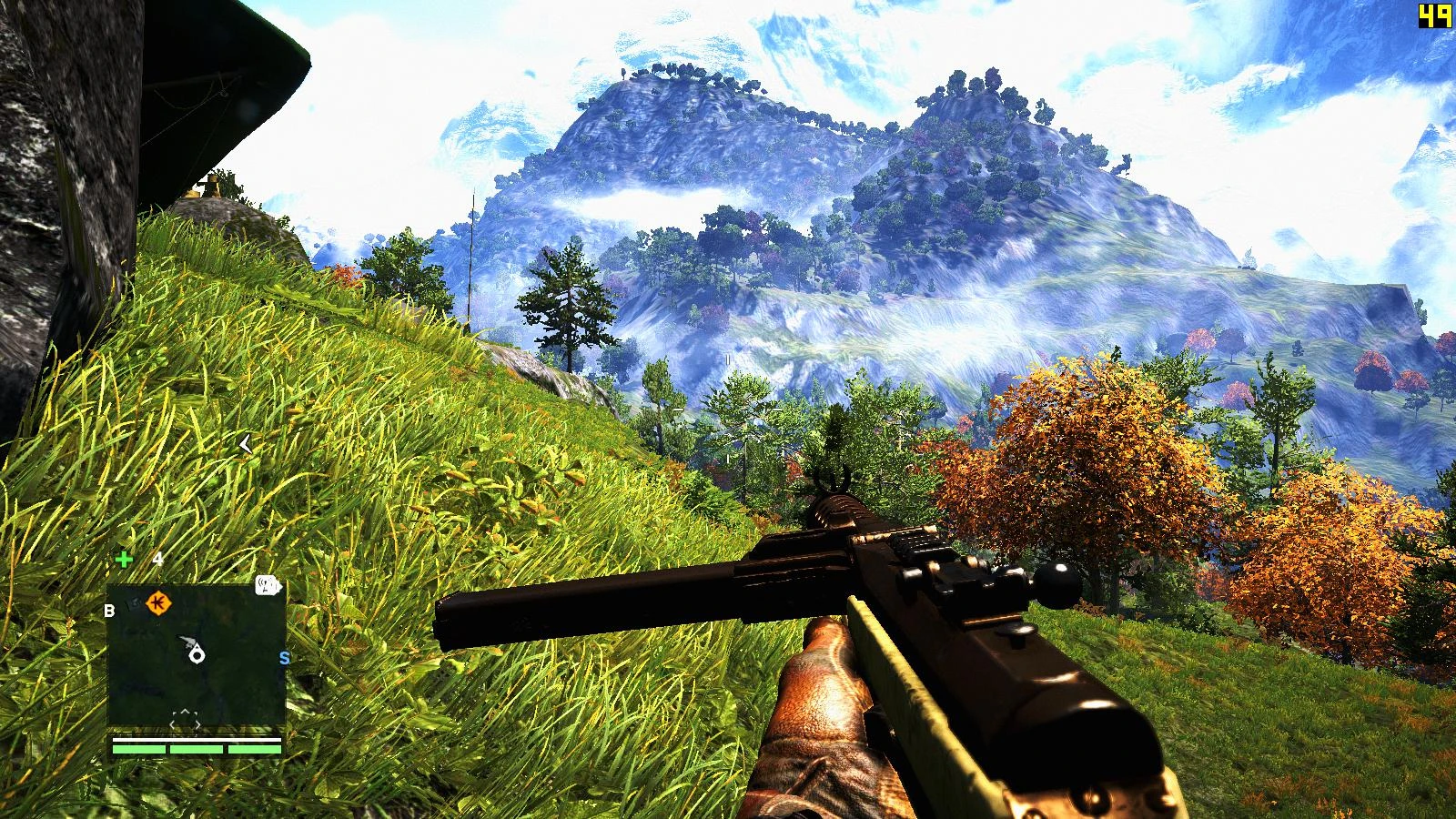Click the middle health bar segment
Viewport: 1456px width, 819px height.
click(196, 751)
